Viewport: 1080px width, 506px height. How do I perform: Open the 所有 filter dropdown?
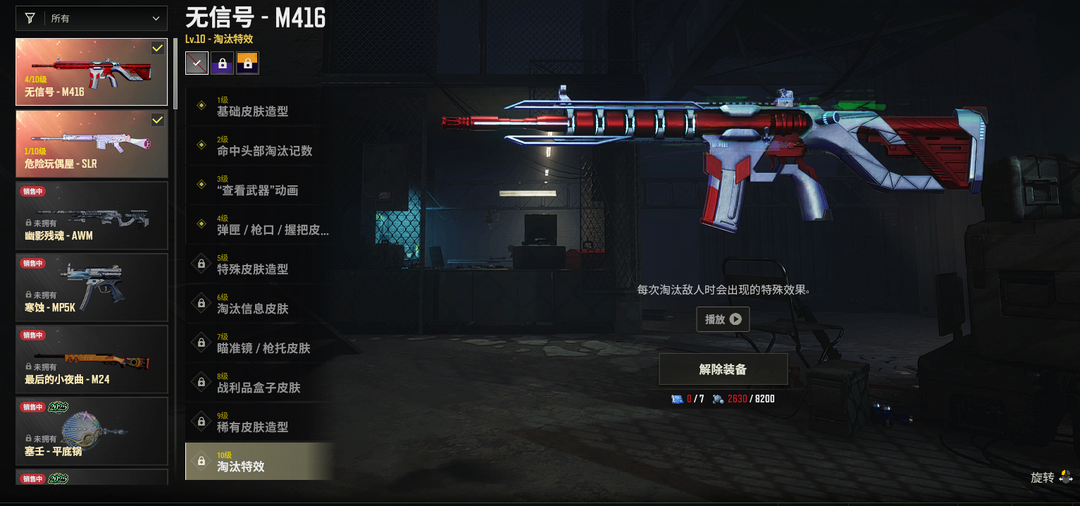pyautogui.click(x=92, y=18)
